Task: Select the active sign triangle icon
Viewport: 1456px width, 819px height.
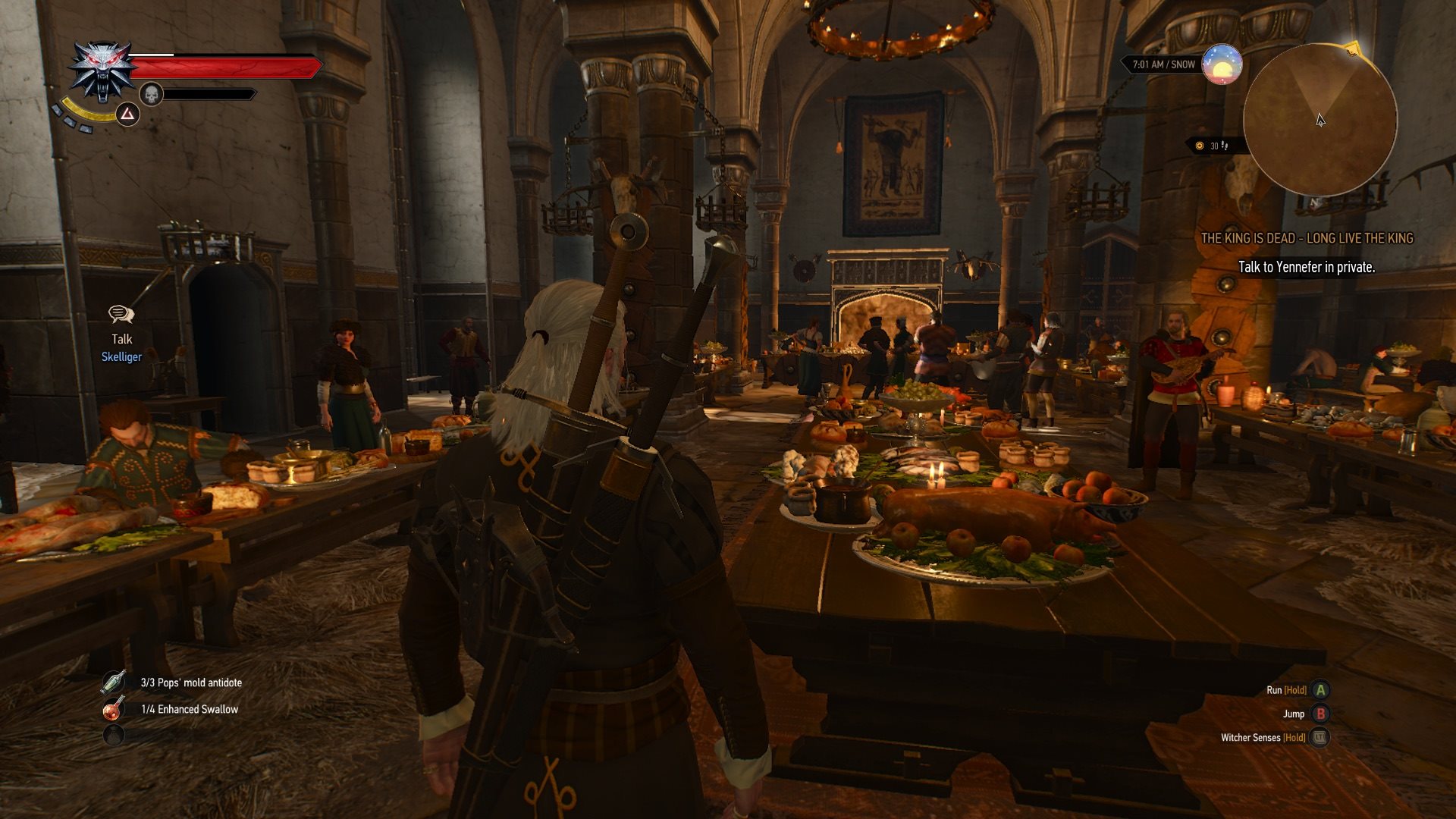Action: point(127,115)
